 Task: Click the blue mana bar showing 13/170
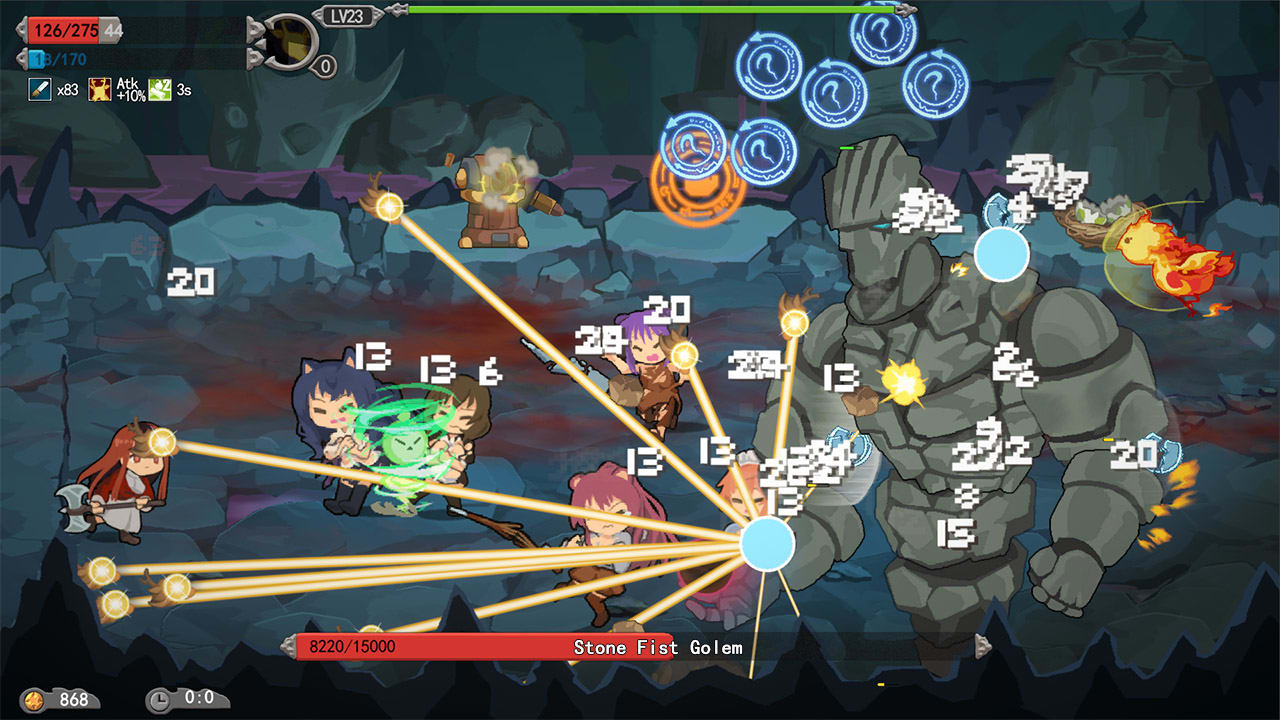click(x=57, y=59)
